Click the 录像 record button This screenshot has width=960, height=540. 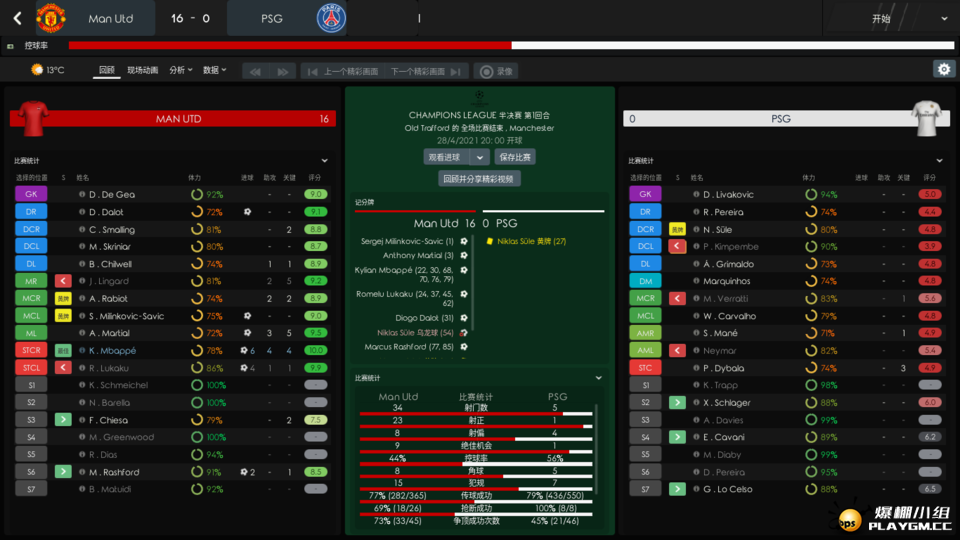pos(497,71)
